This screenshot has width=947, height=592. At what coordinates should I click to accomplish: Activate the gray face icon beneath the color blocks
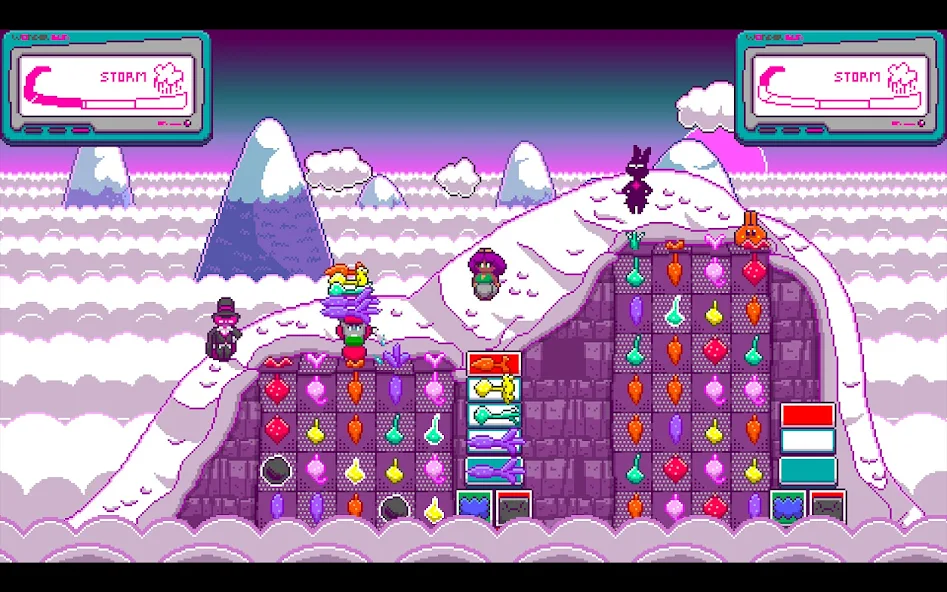click(828, 507)
